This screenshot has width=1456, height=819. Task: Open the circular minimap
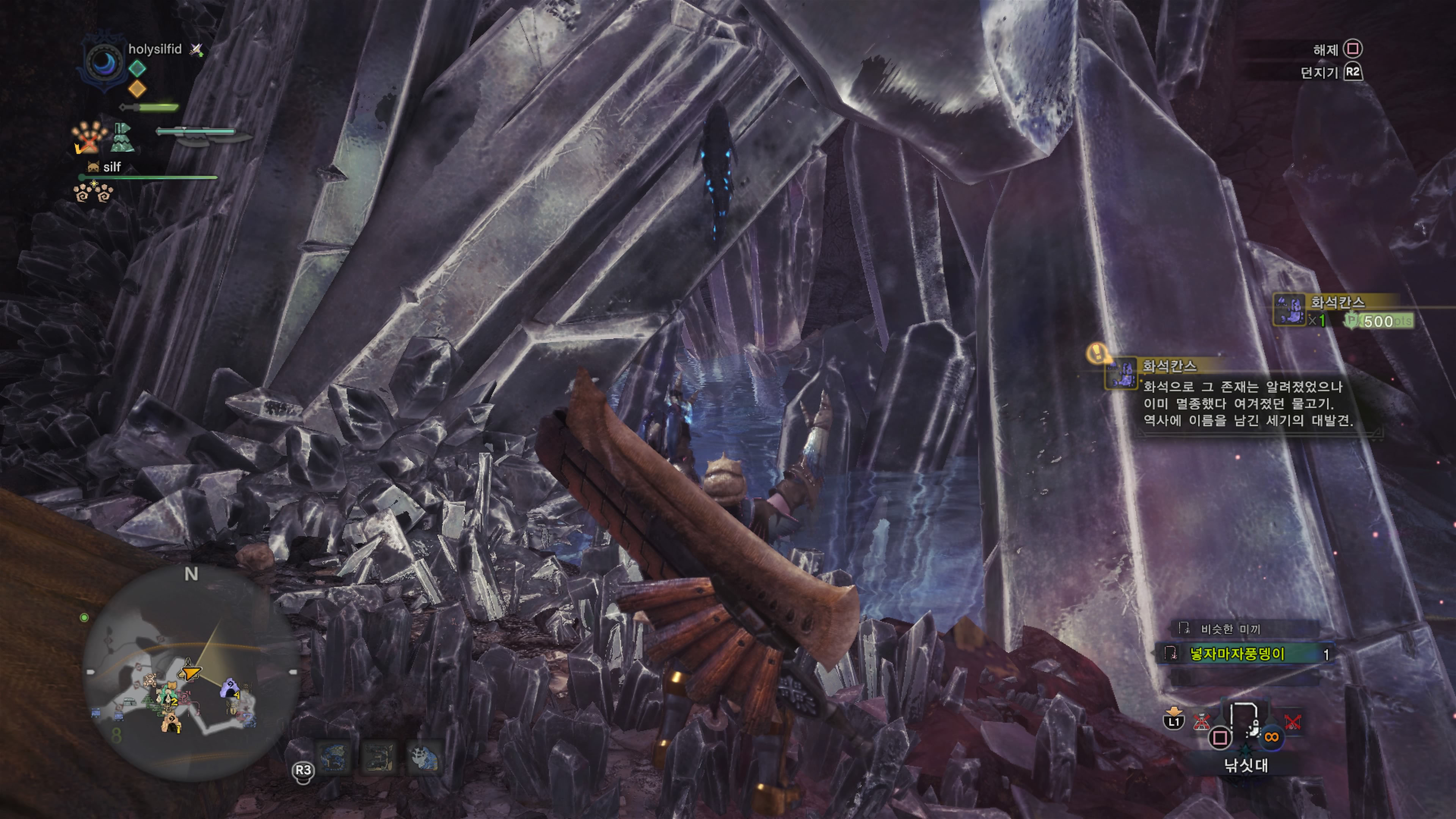pos(191,673)
